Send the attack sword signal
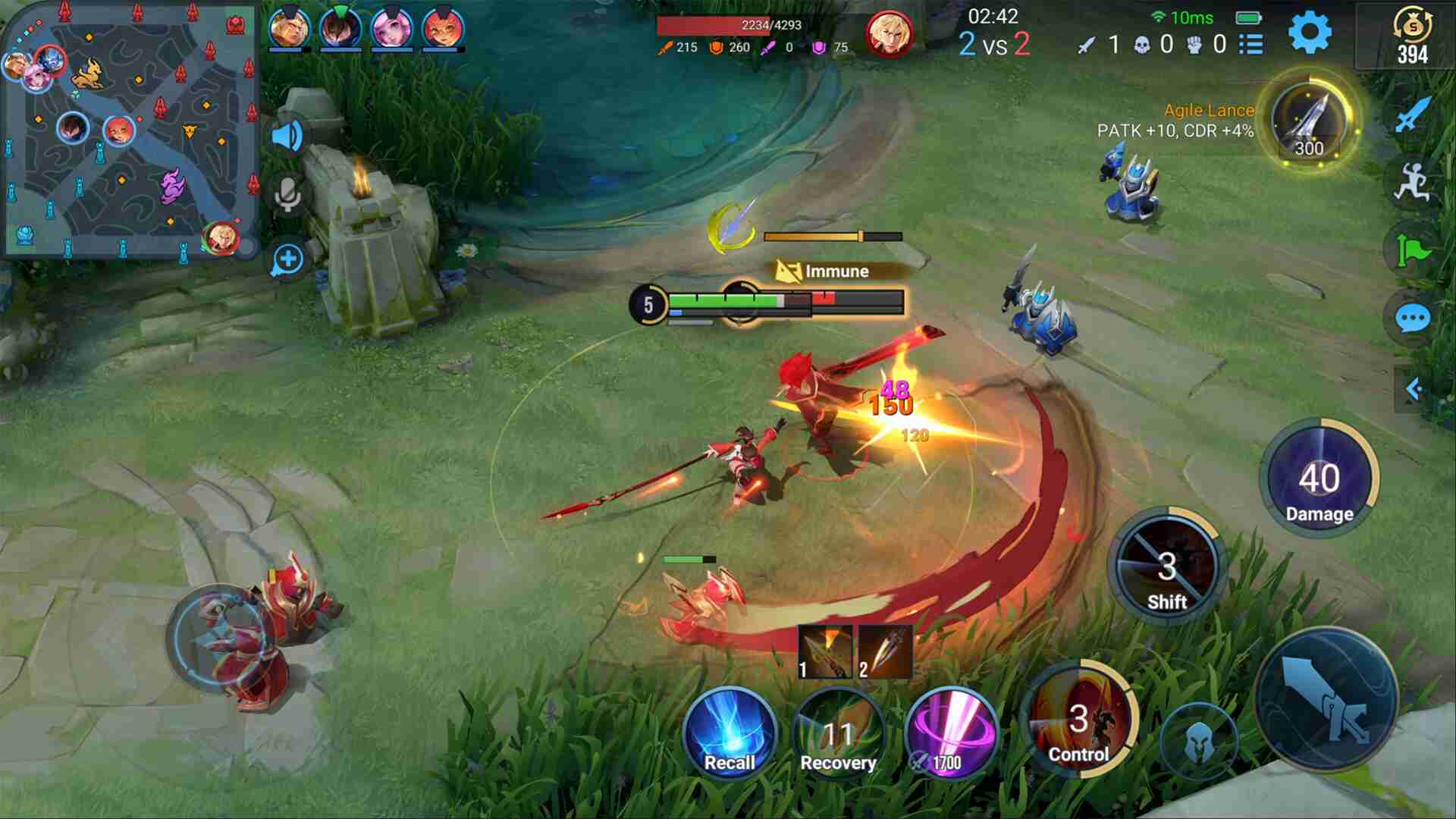Viewport: 1456px width, 819px height. coord(1412,115)
